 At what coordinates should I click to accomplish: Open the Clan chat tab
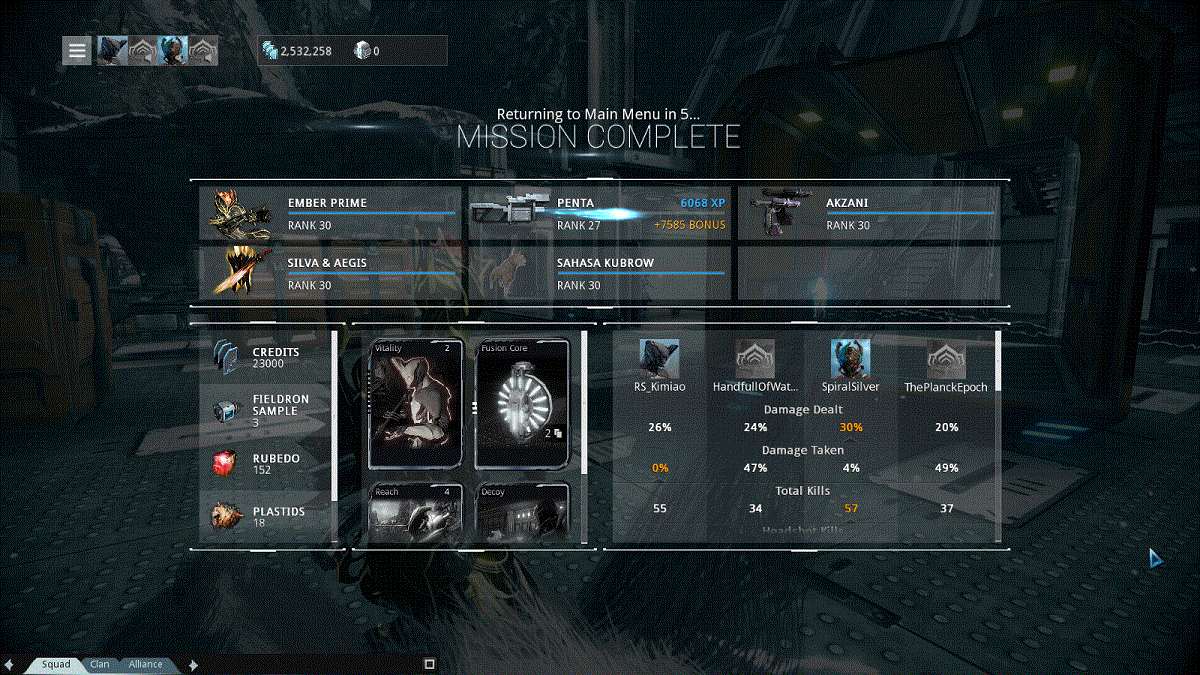click(x=99, y=664)
